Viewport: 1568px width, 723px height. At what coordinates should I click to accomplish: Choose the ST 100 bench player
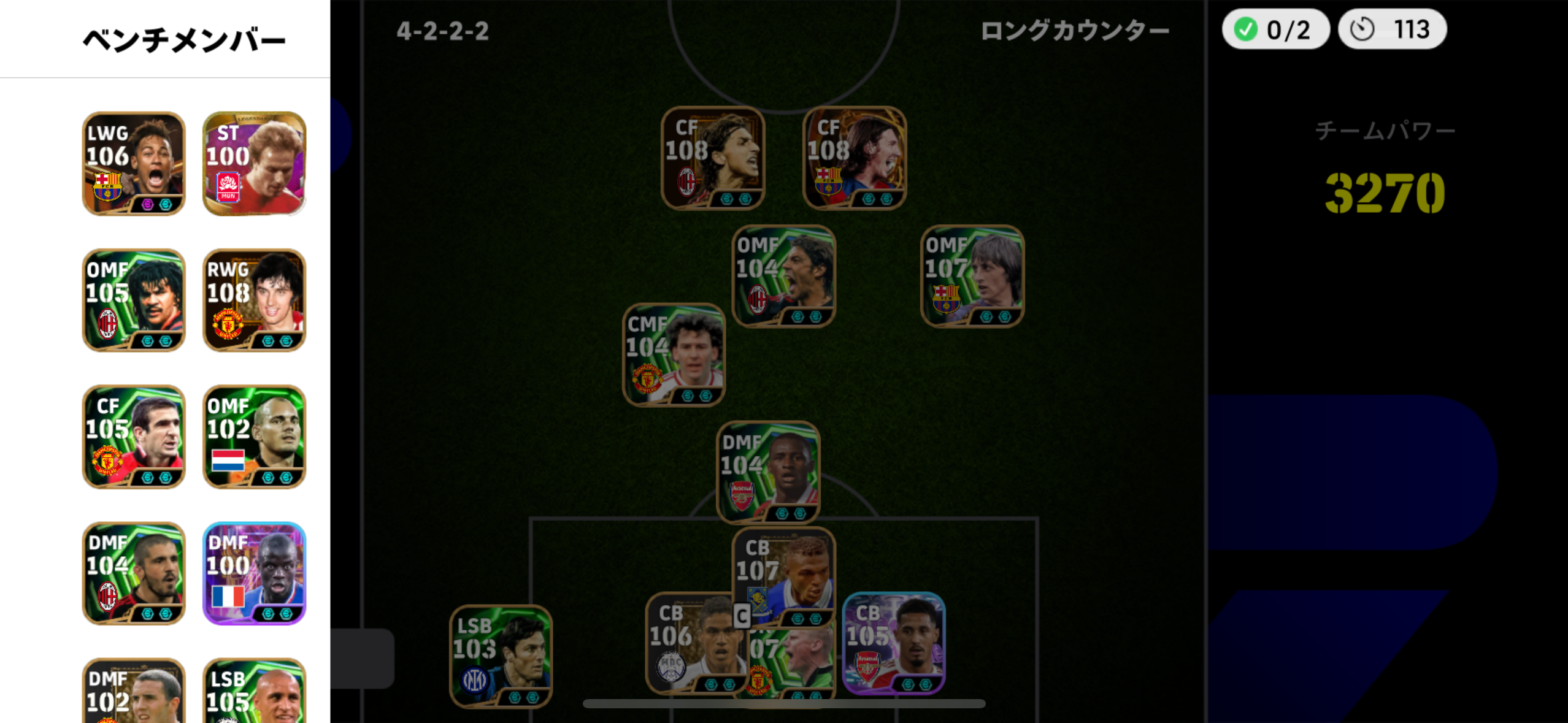tap(254, 163)
